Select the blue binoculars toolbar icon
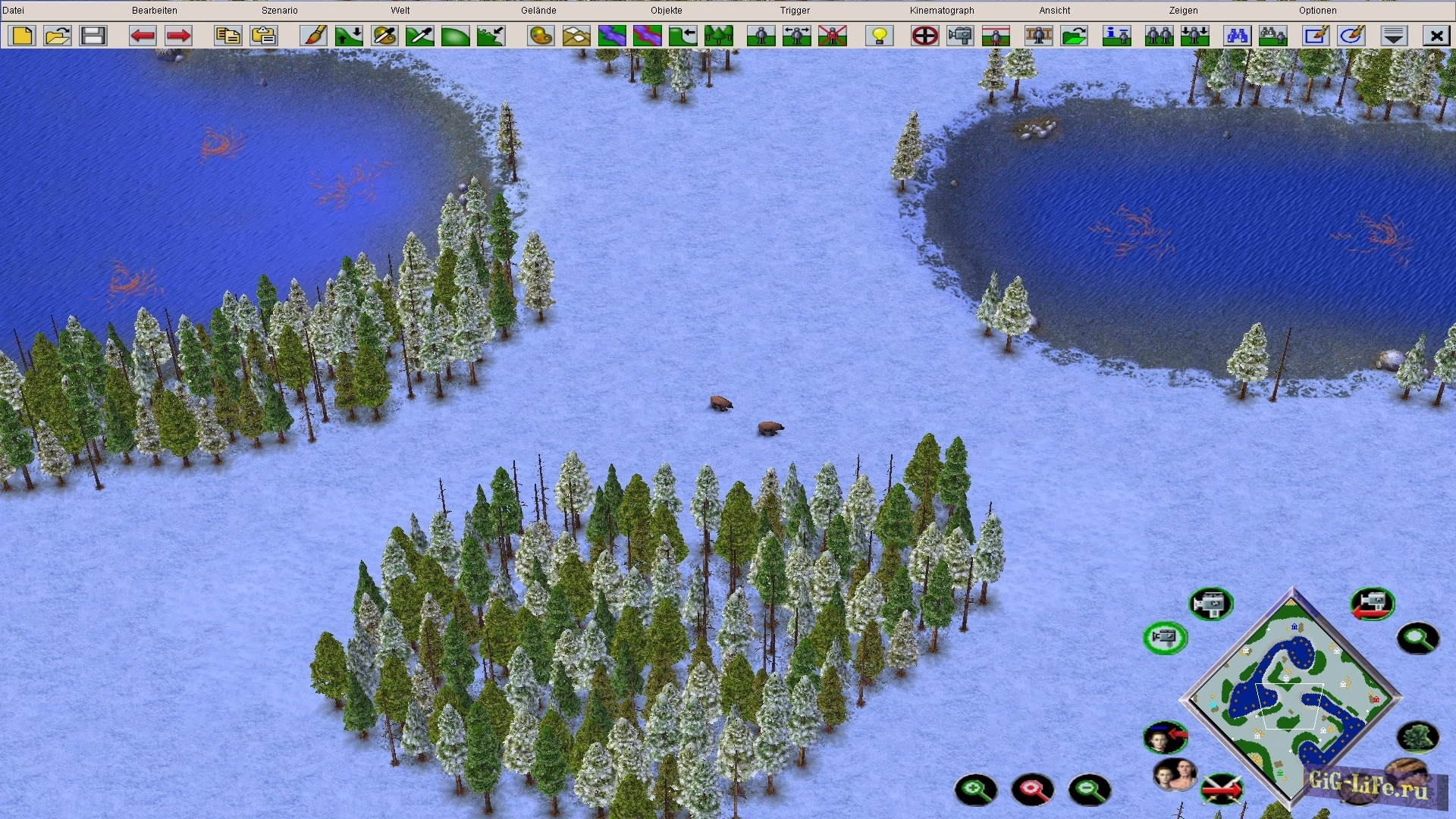1456x819 pixels. click(x=1237, y=36)
